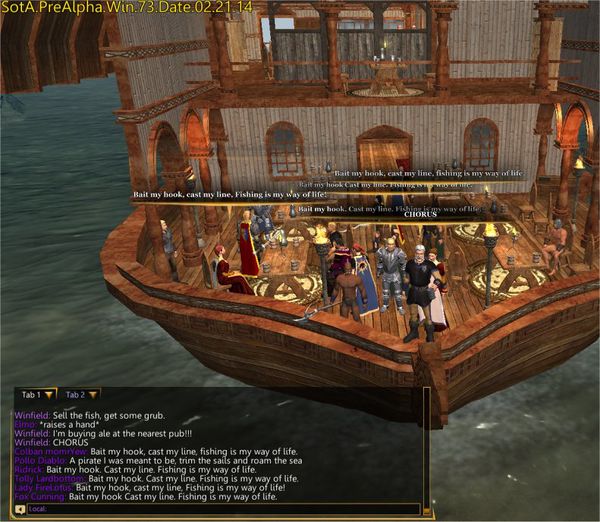This screenshot has height=522, width=600.
Task: Switch to chat Tab 1
Action: tap(31, 395)
